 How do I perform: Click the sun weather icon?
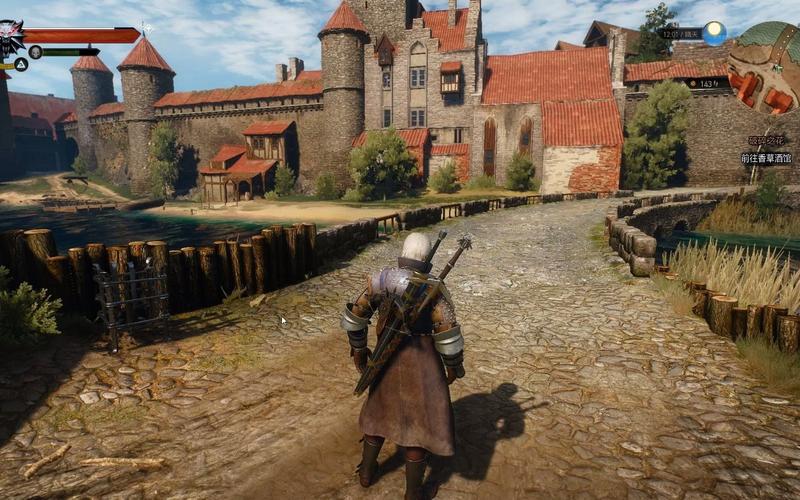(x=714, y=33)
